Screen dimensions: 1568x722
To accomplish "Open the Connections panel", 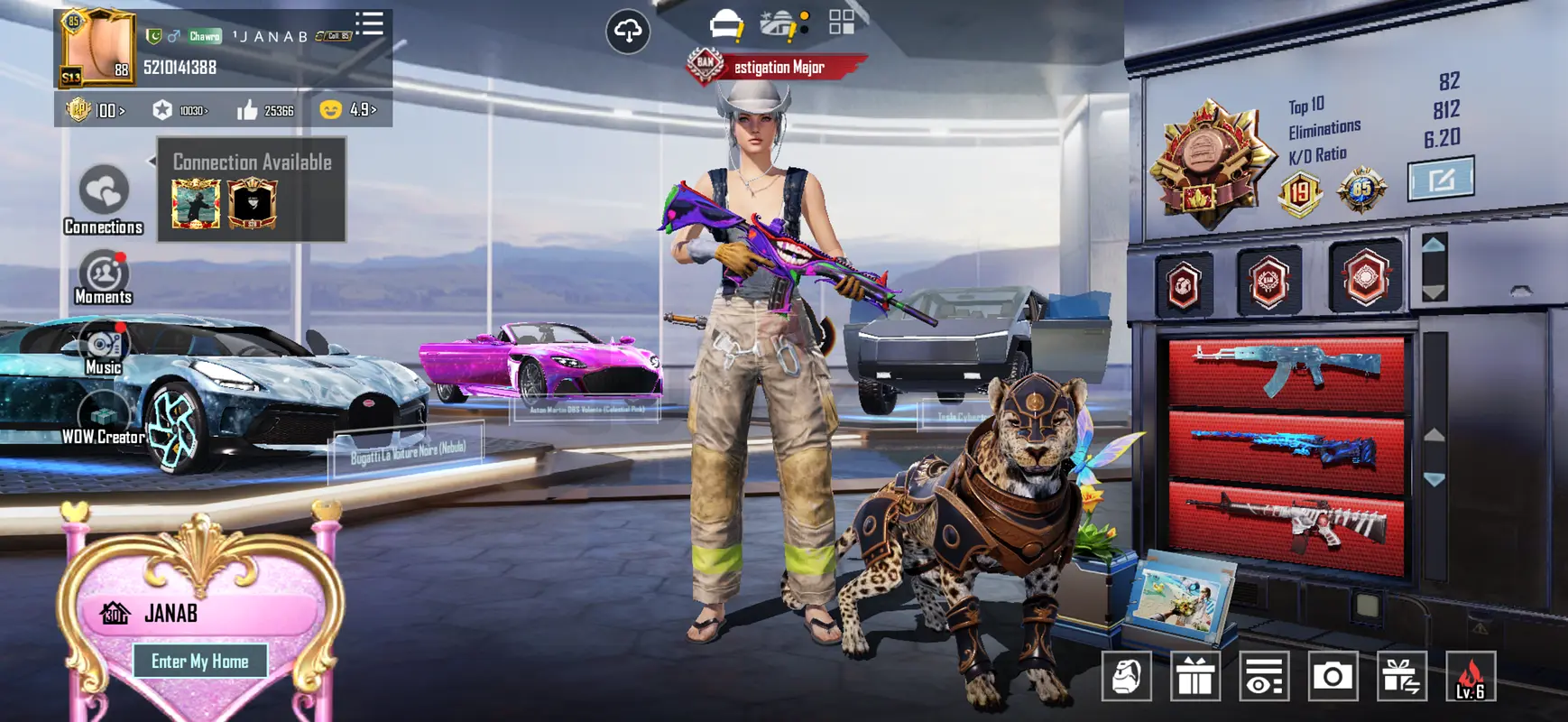I will click(104, 199).
